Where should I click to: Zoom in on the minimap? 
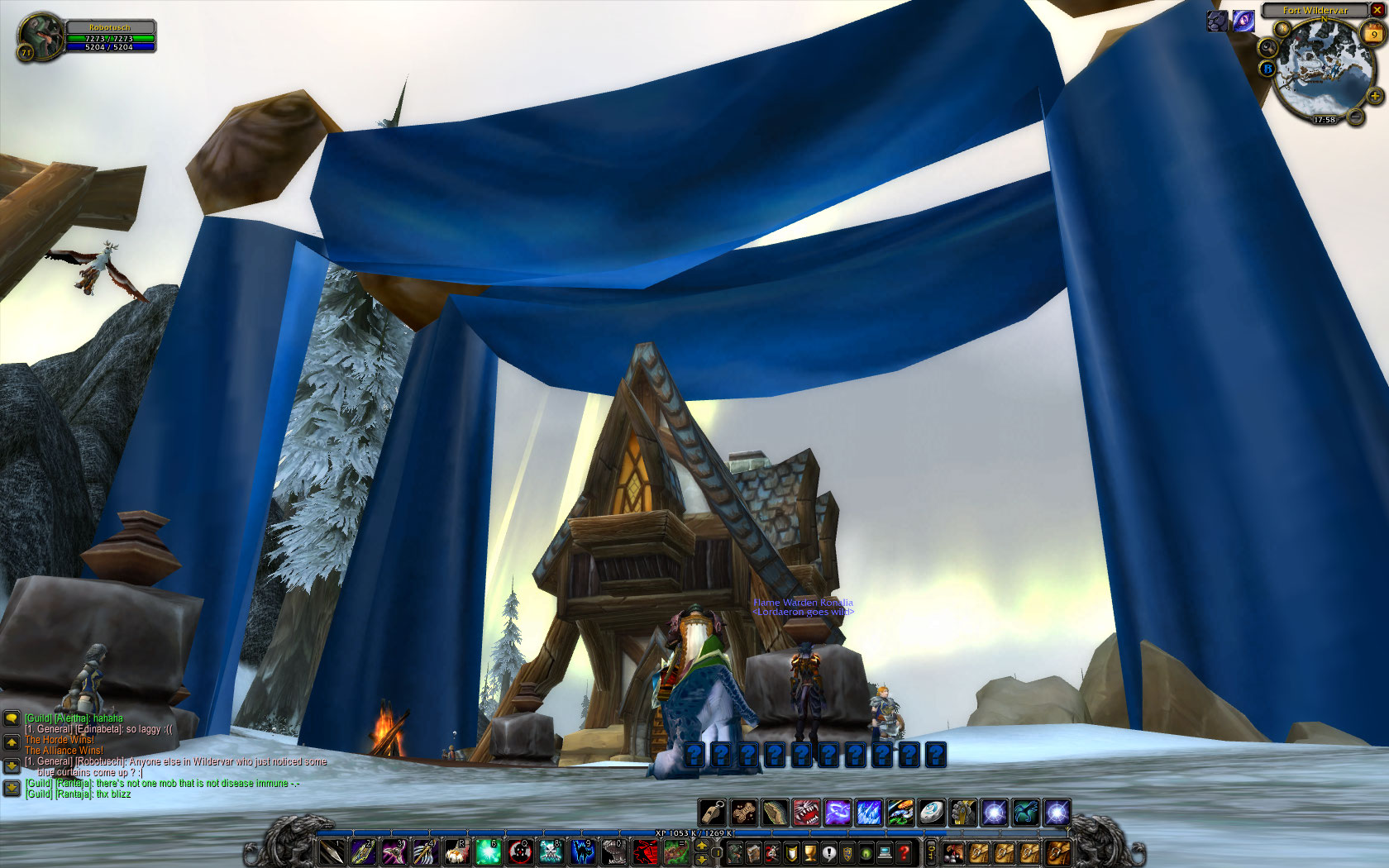click(1375, 97)
